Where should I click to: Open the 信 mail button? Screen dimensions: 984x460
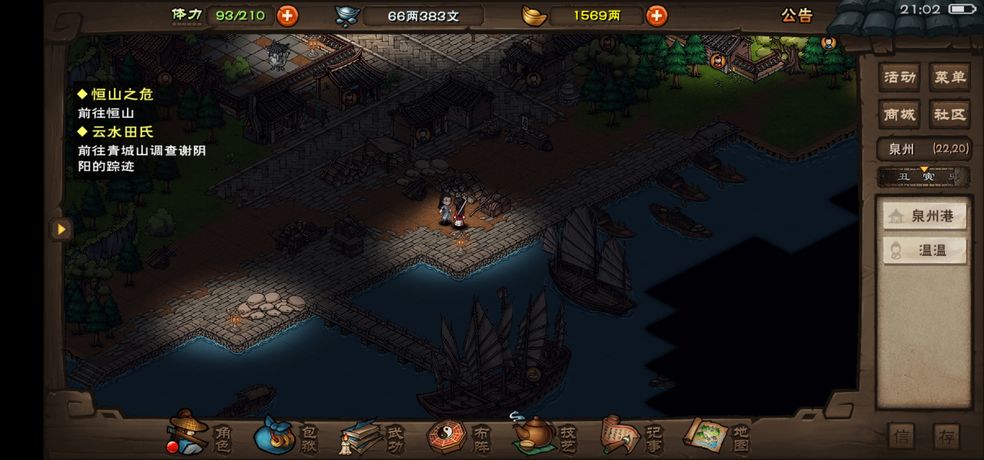coord(900,437)
